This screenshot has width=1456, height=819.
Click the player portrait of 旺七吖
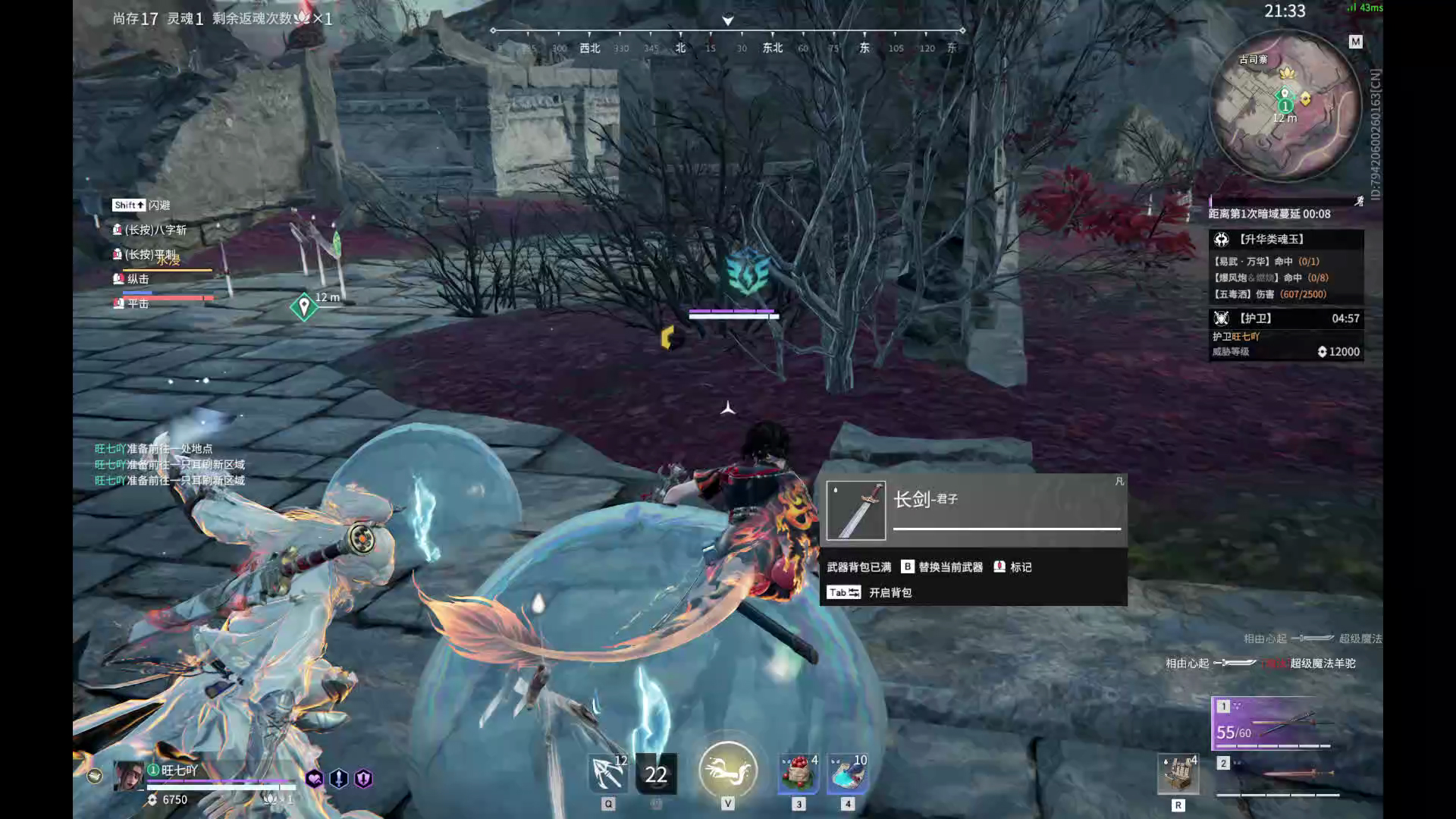pyautogui.click(x=128, y=776)
